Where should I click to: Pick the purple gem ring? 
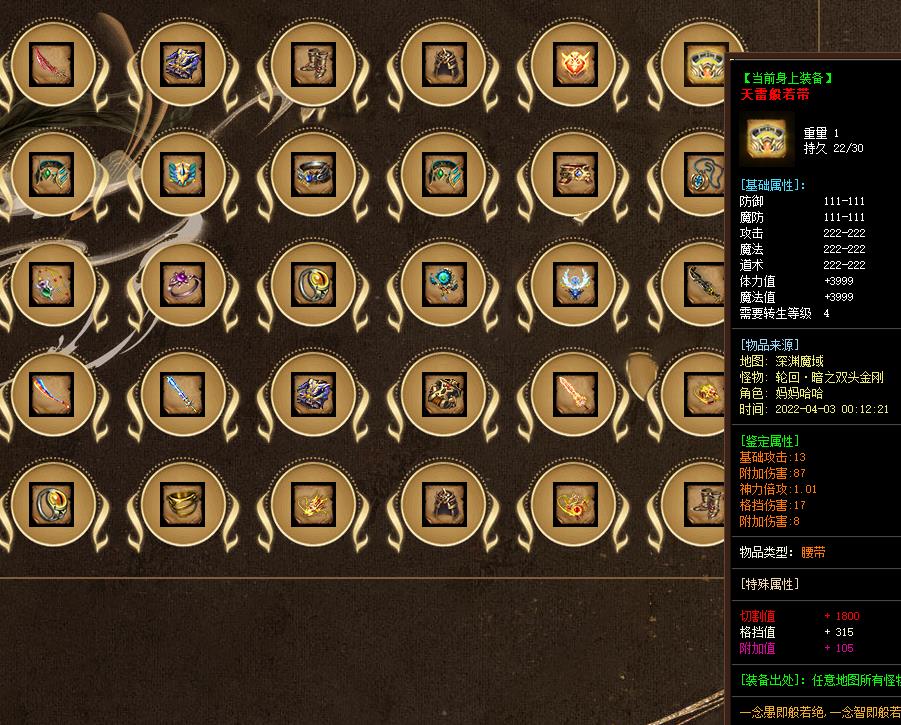coord(182,283)
